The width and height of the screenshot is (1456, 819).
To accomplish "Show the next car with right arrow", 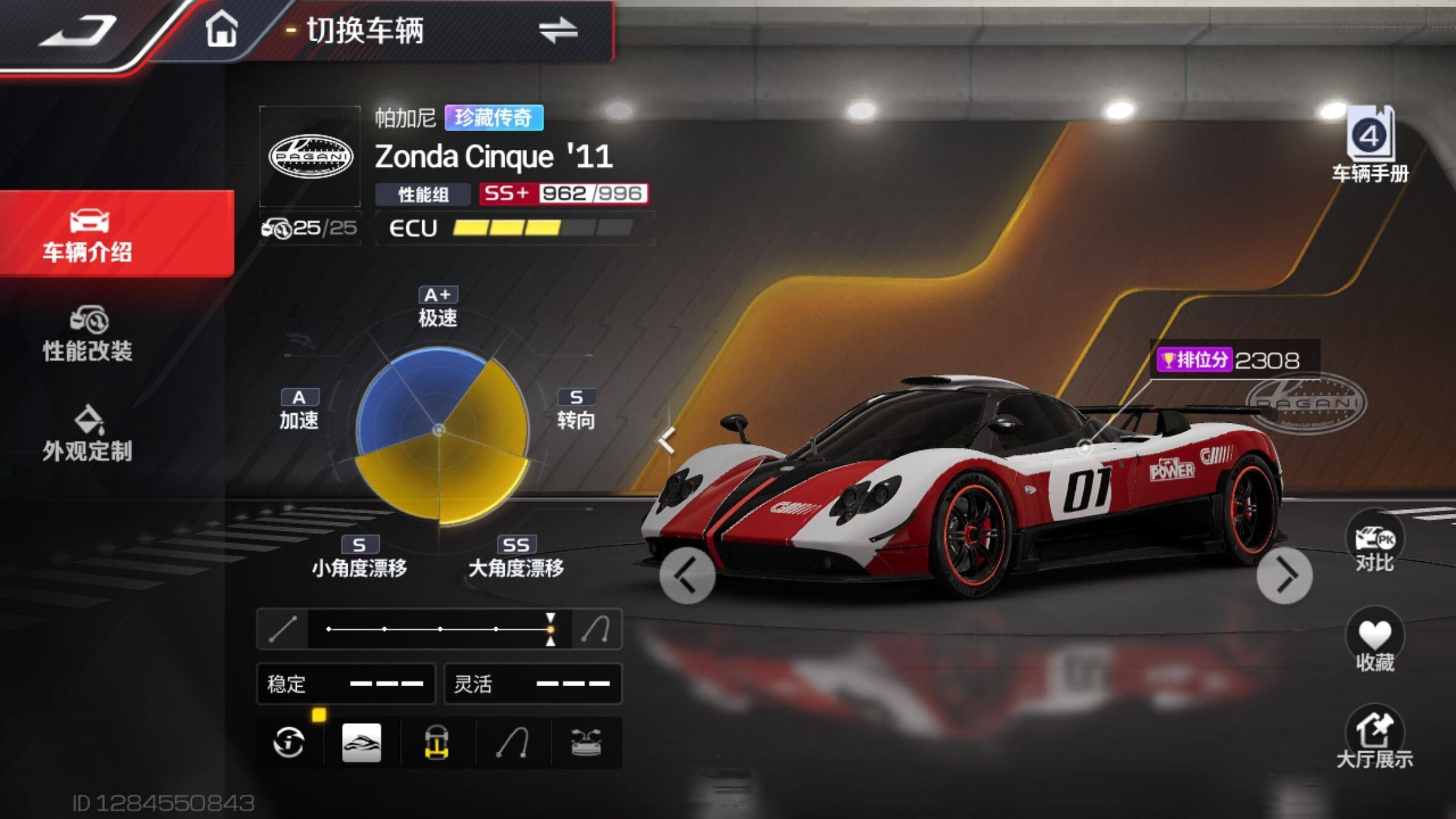I will tap(1284, 575).
